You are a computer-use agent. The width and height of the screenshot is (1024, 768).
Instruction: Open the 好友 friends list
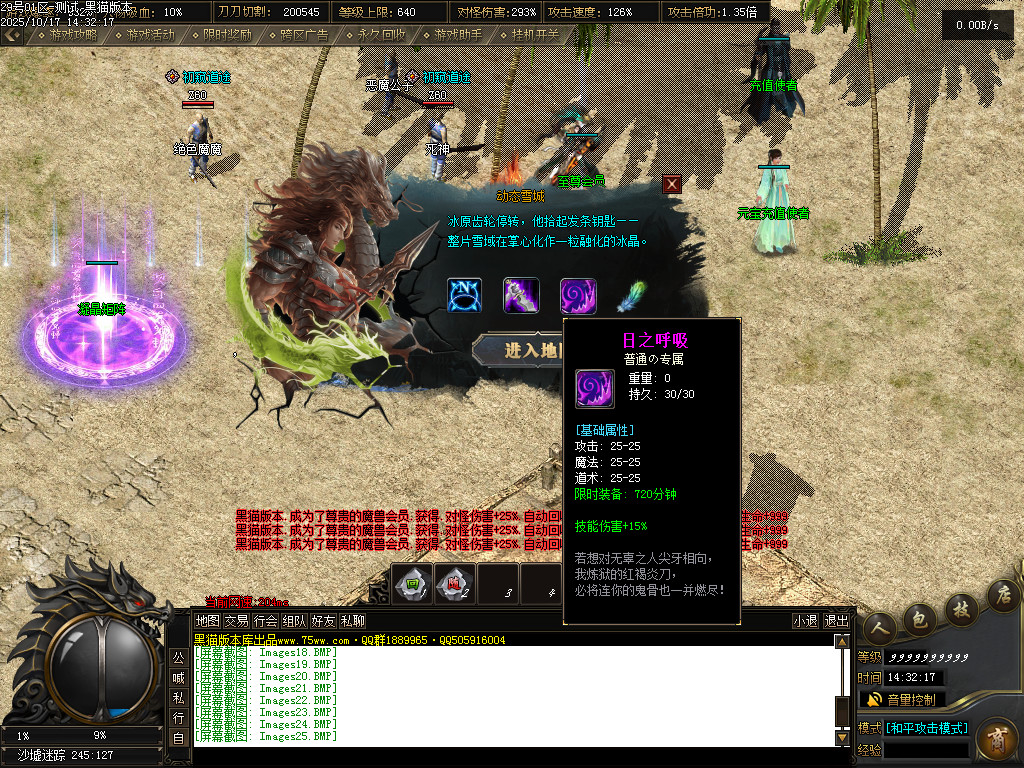click(323, 621)
